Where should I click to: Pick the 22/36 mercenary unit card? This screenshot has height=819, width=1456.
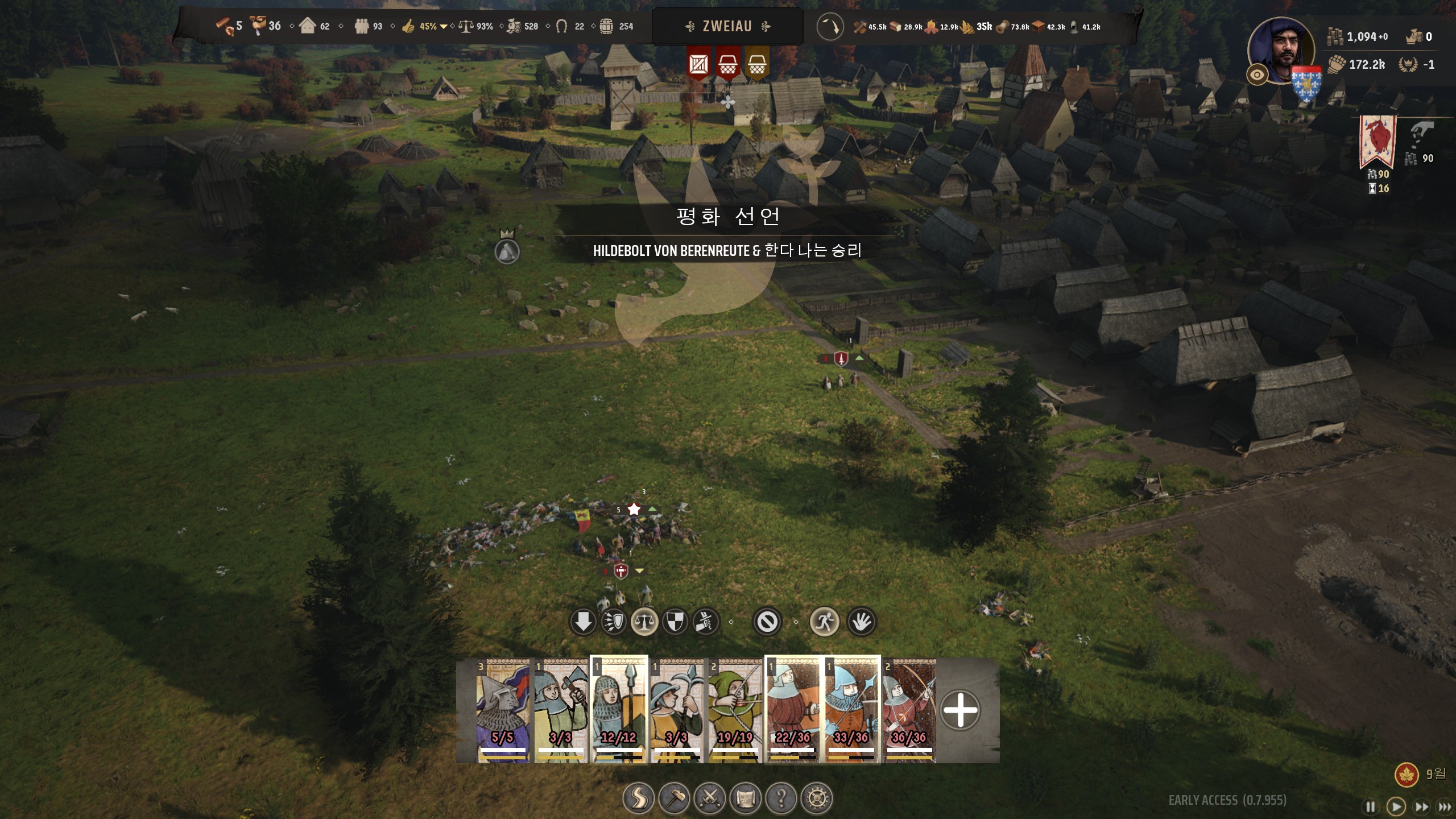pos(793,711)
